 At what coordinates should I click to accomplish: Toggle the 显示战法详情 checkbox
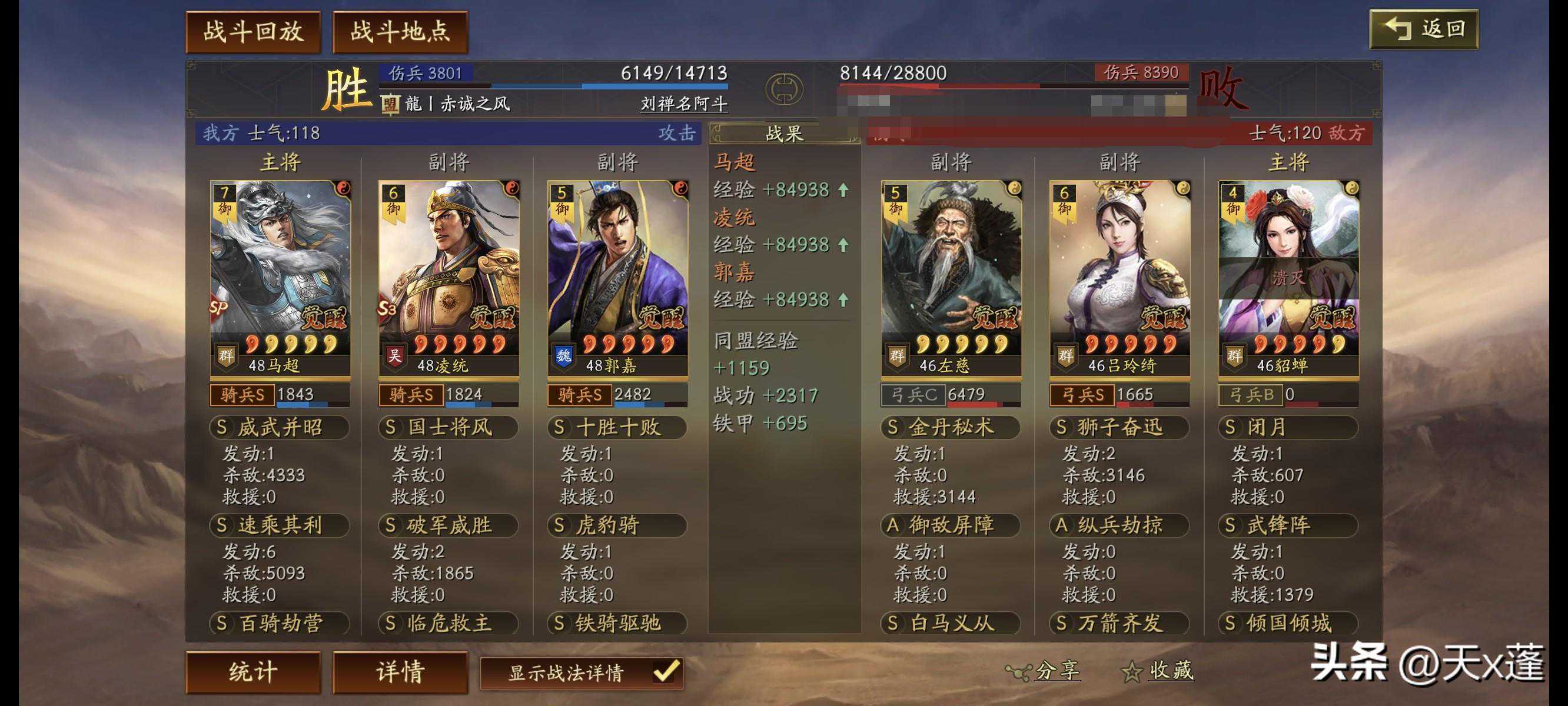[x=665, y=672]
